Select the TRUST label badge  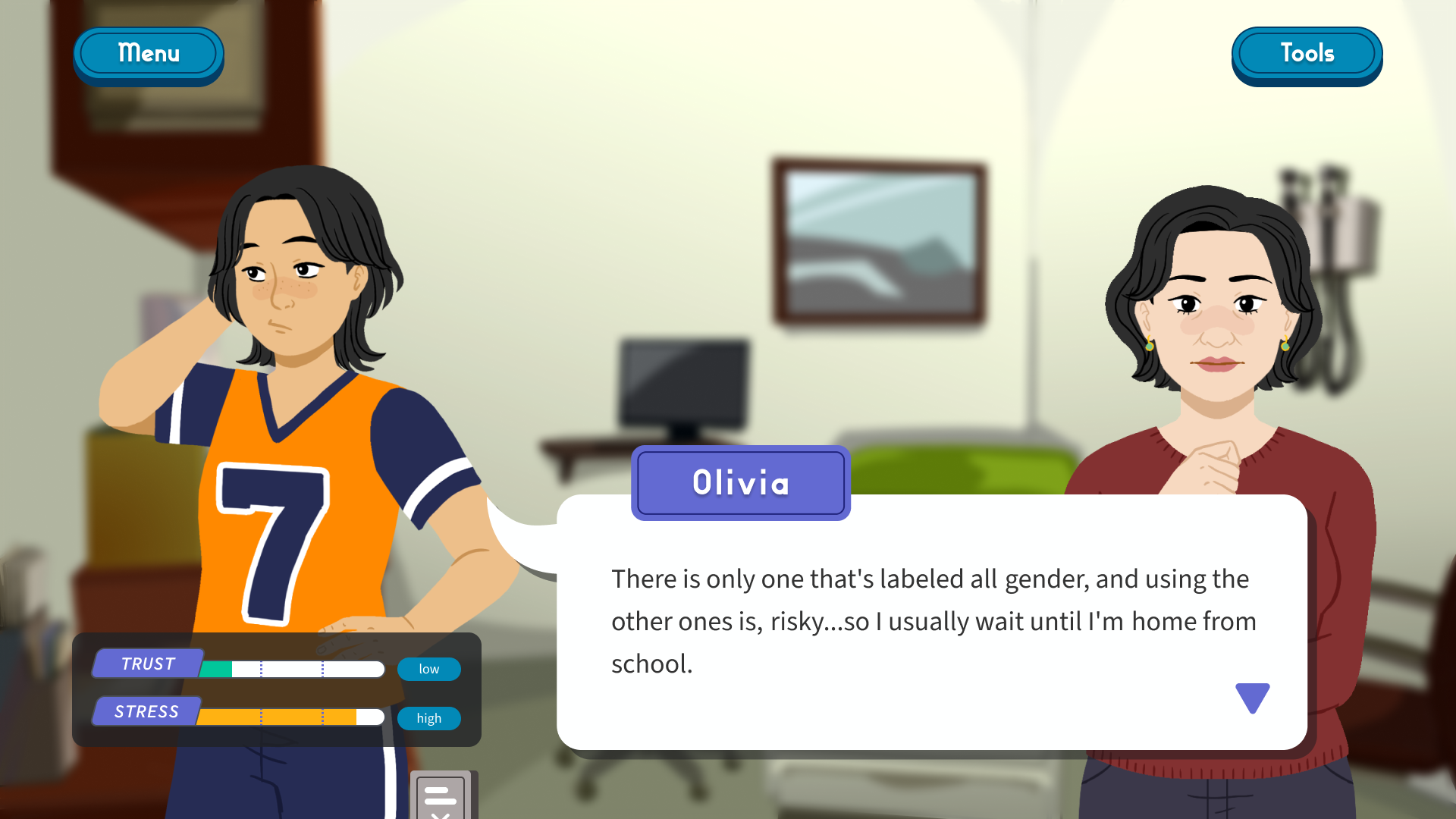tap(147, 664)
